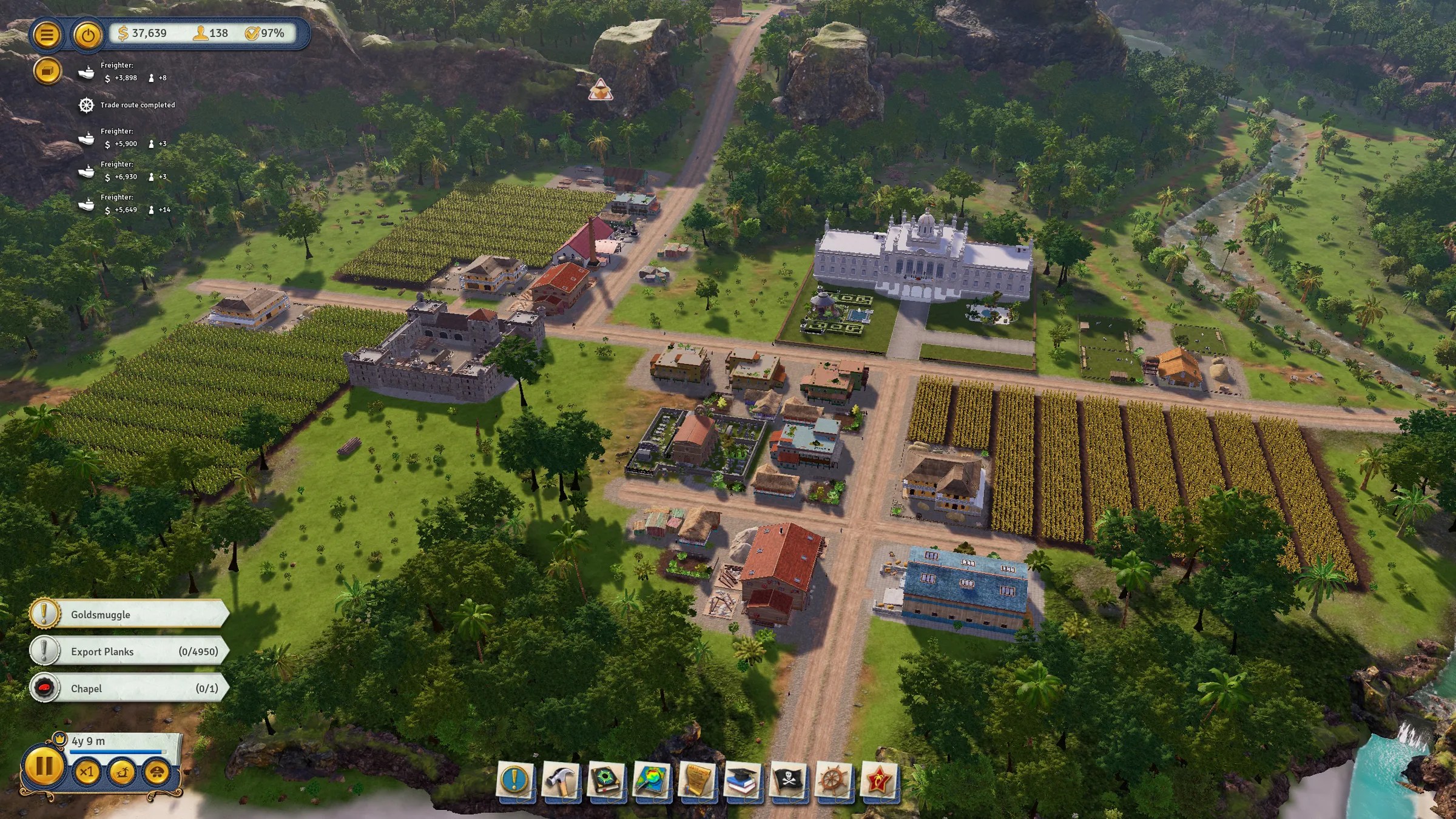This screenshot has height=819, width=1456.
Task: Open the Export Planks objective
Action: [x=129, y=652]
